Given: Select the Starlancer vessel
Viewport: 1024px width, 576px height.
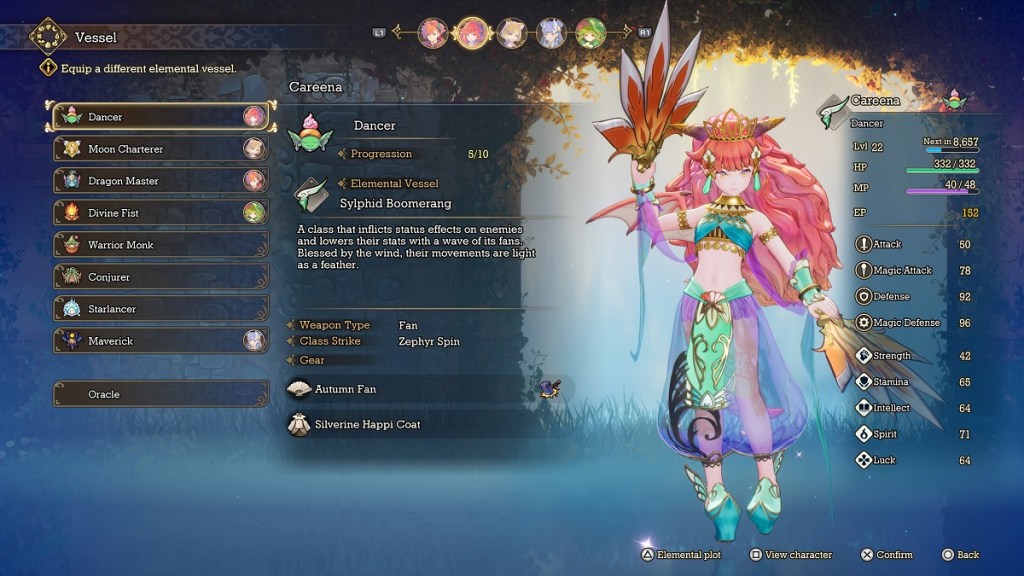Looking at the screenshot, I should point(160,309).
